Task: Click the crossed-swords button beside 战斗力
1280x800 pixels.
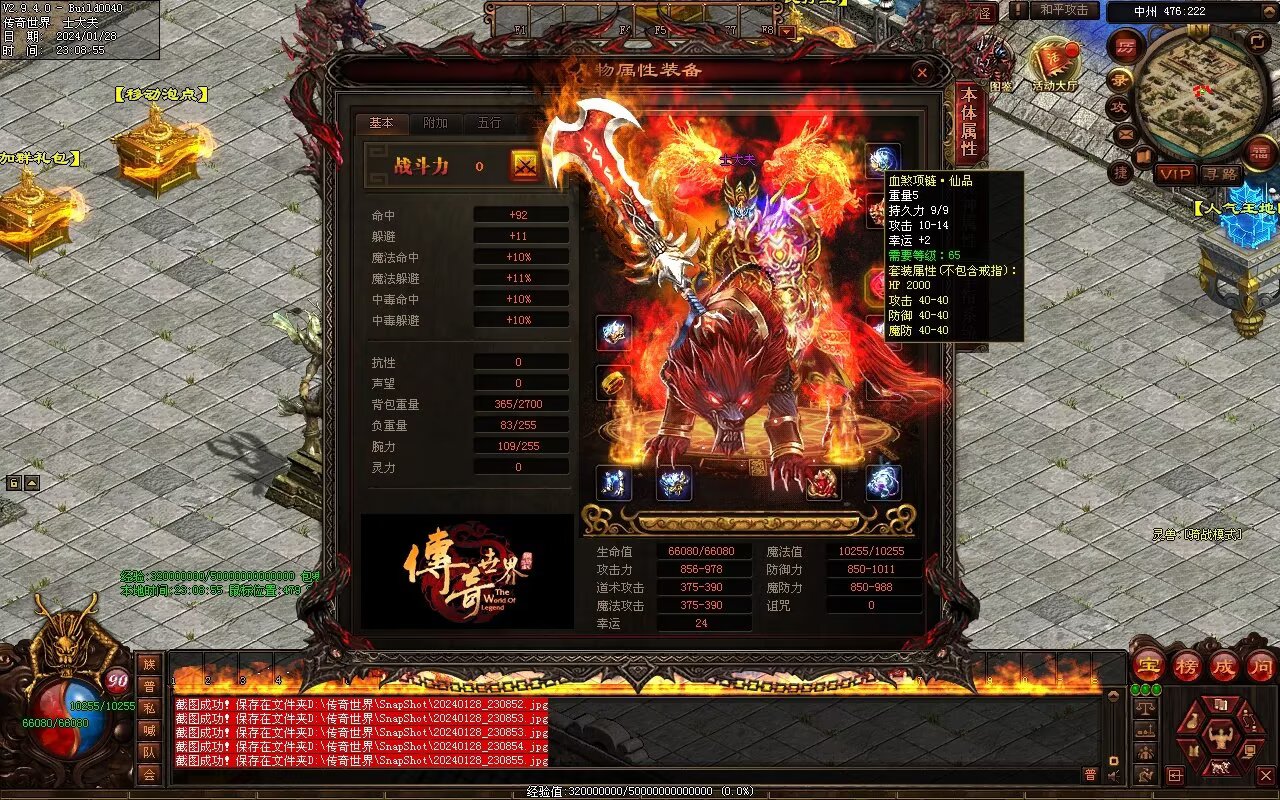Action: tap(524, 166)
